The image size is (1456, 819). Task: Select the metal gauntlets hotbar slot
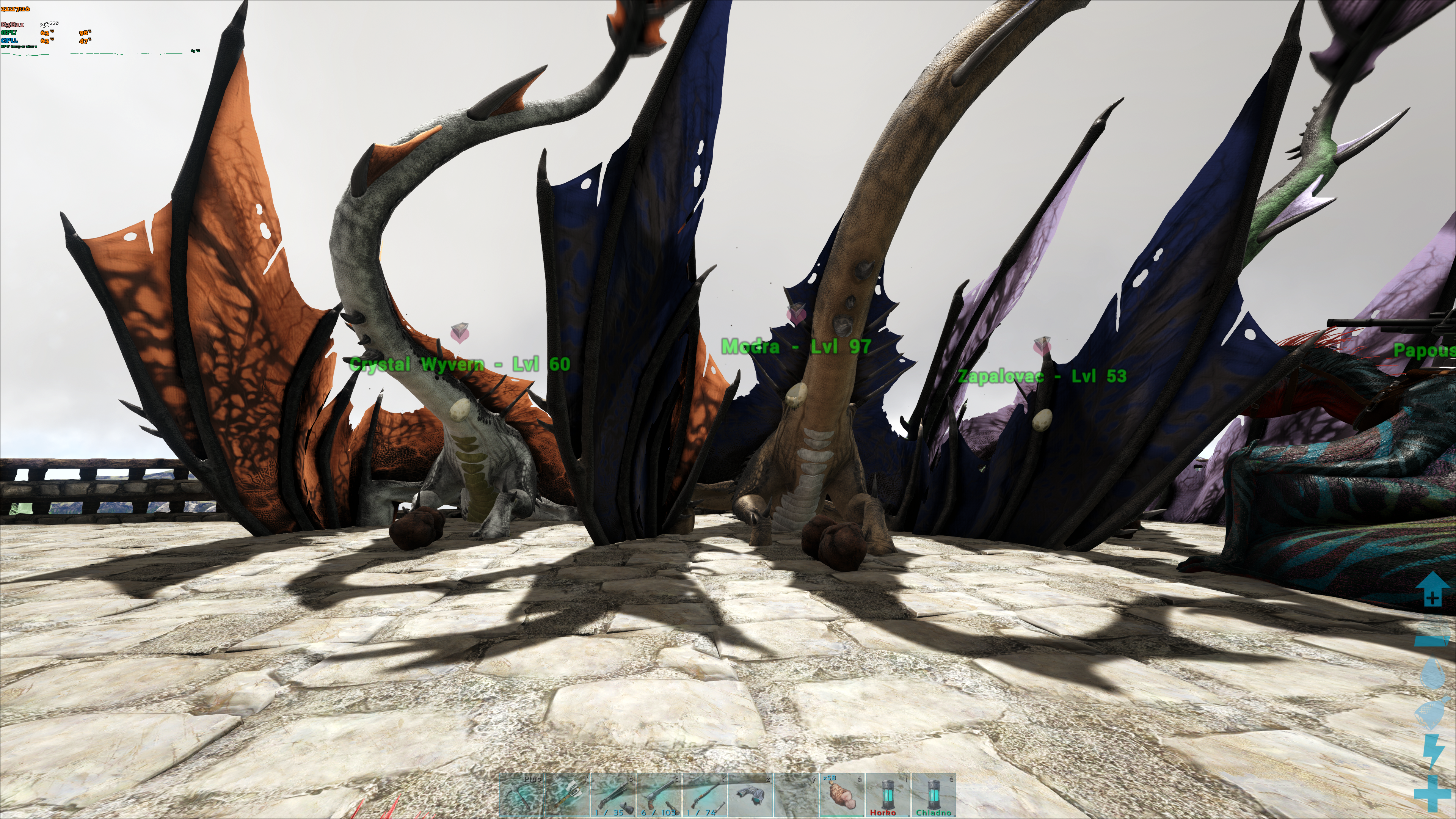(x=751, y=795)
